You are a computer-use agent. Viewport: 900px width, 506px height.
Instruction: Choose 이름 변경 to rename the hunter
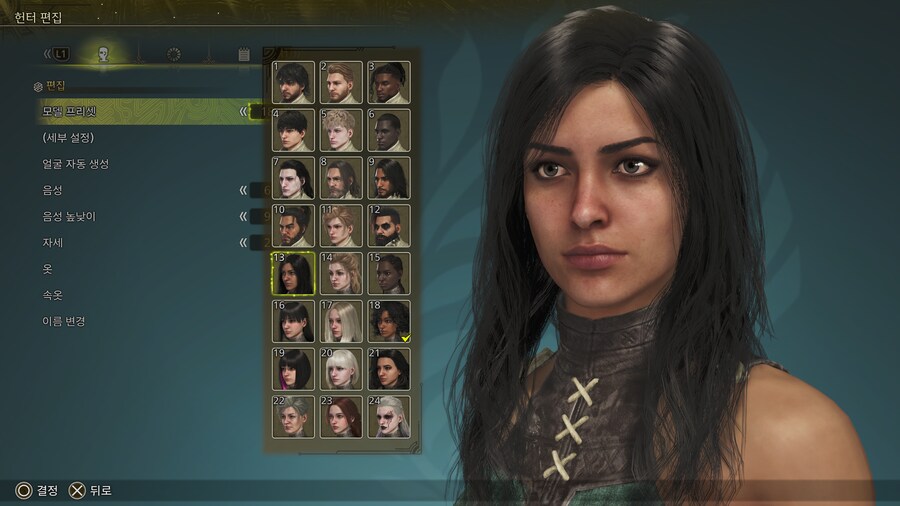tap(64, 322)
